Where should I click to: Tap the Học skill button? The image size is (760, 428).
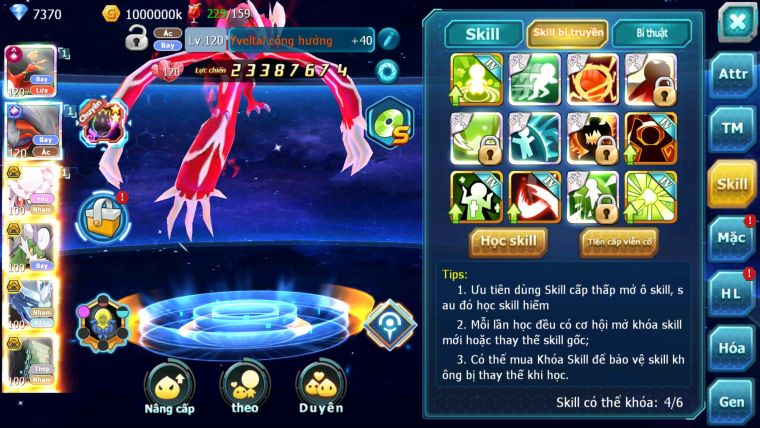(509, 241)
